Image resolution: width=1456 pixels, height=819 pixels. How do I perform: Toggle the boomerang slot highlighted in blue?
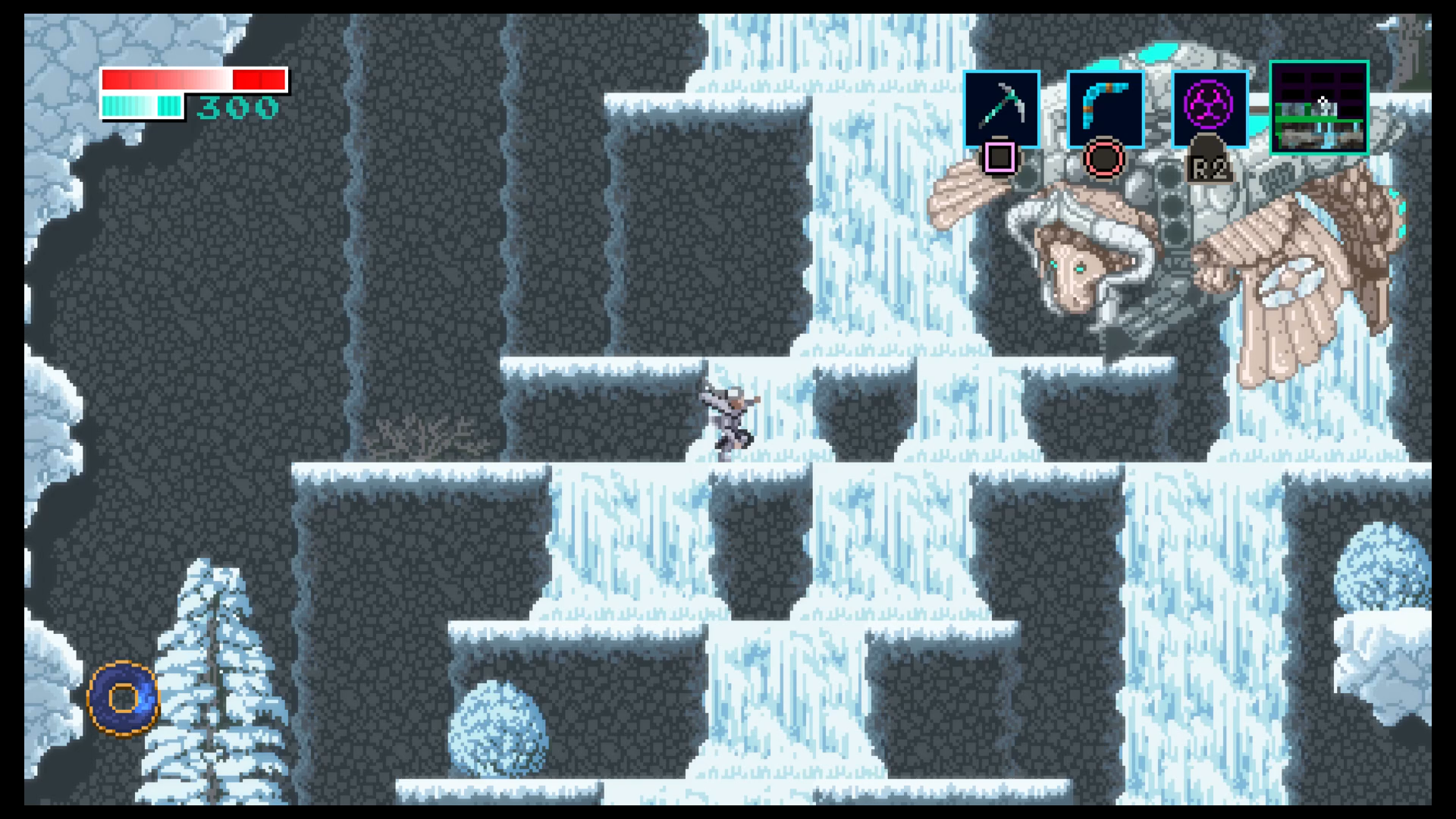tap(1105, 110)
